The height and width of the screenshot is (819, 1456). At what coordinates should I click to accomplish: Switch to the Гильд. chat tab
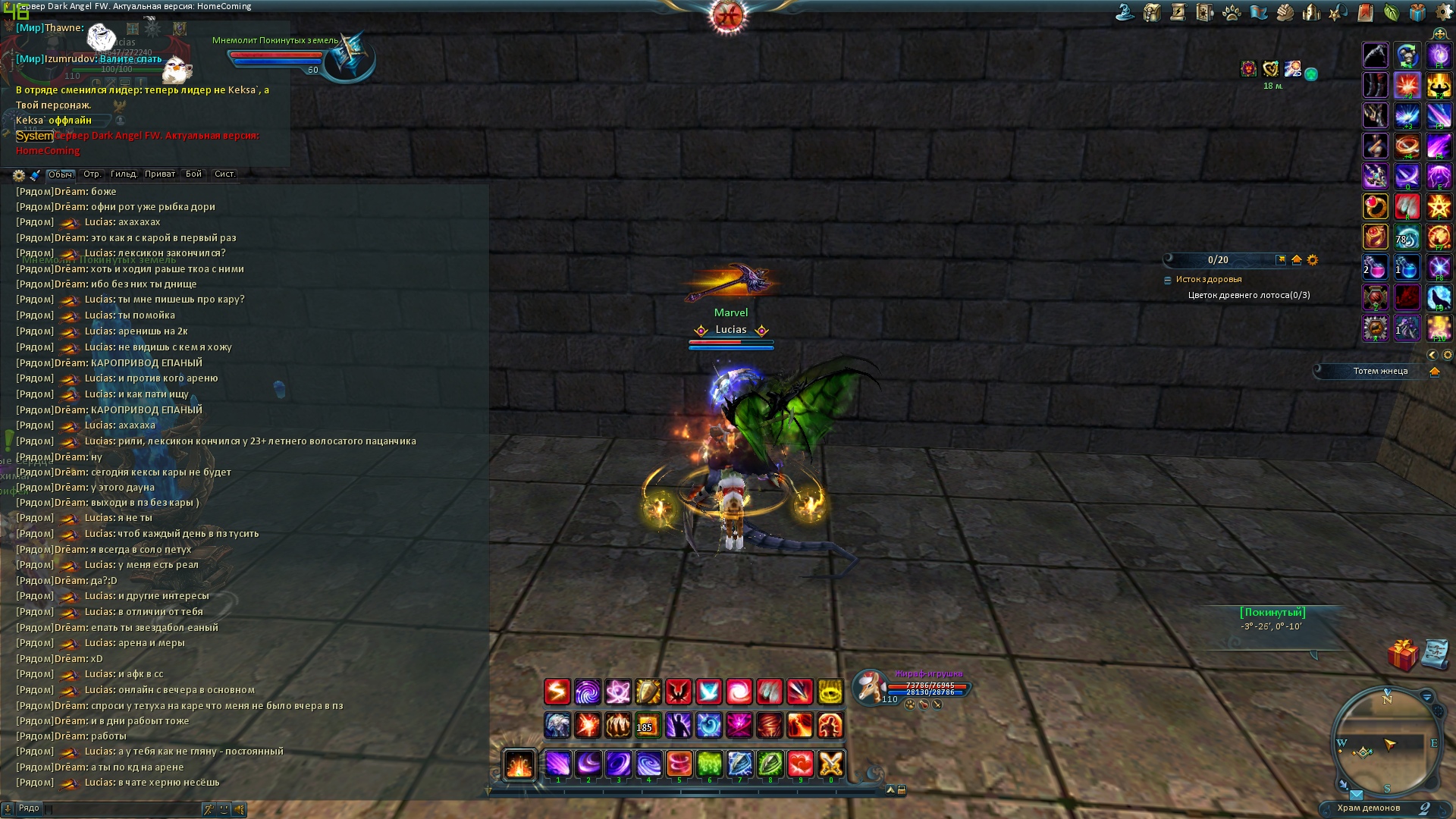[x=124, y=174]
